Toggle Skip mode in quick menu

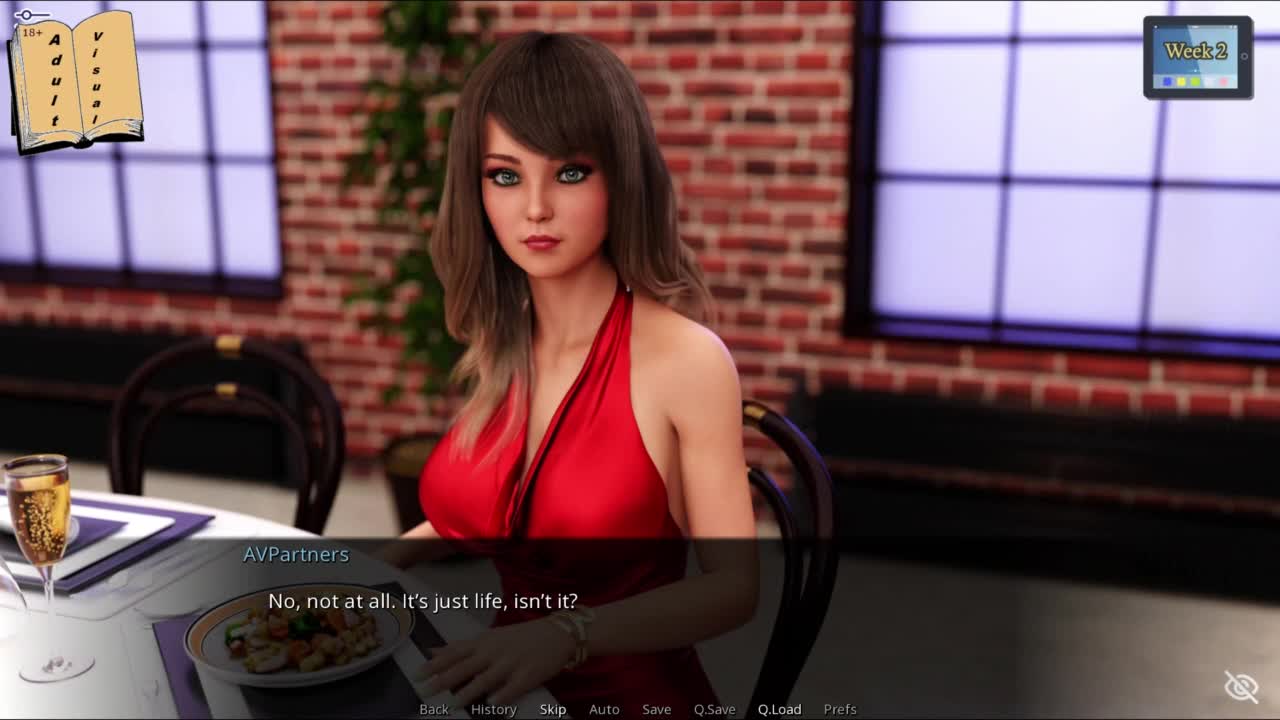coord(553,709)
